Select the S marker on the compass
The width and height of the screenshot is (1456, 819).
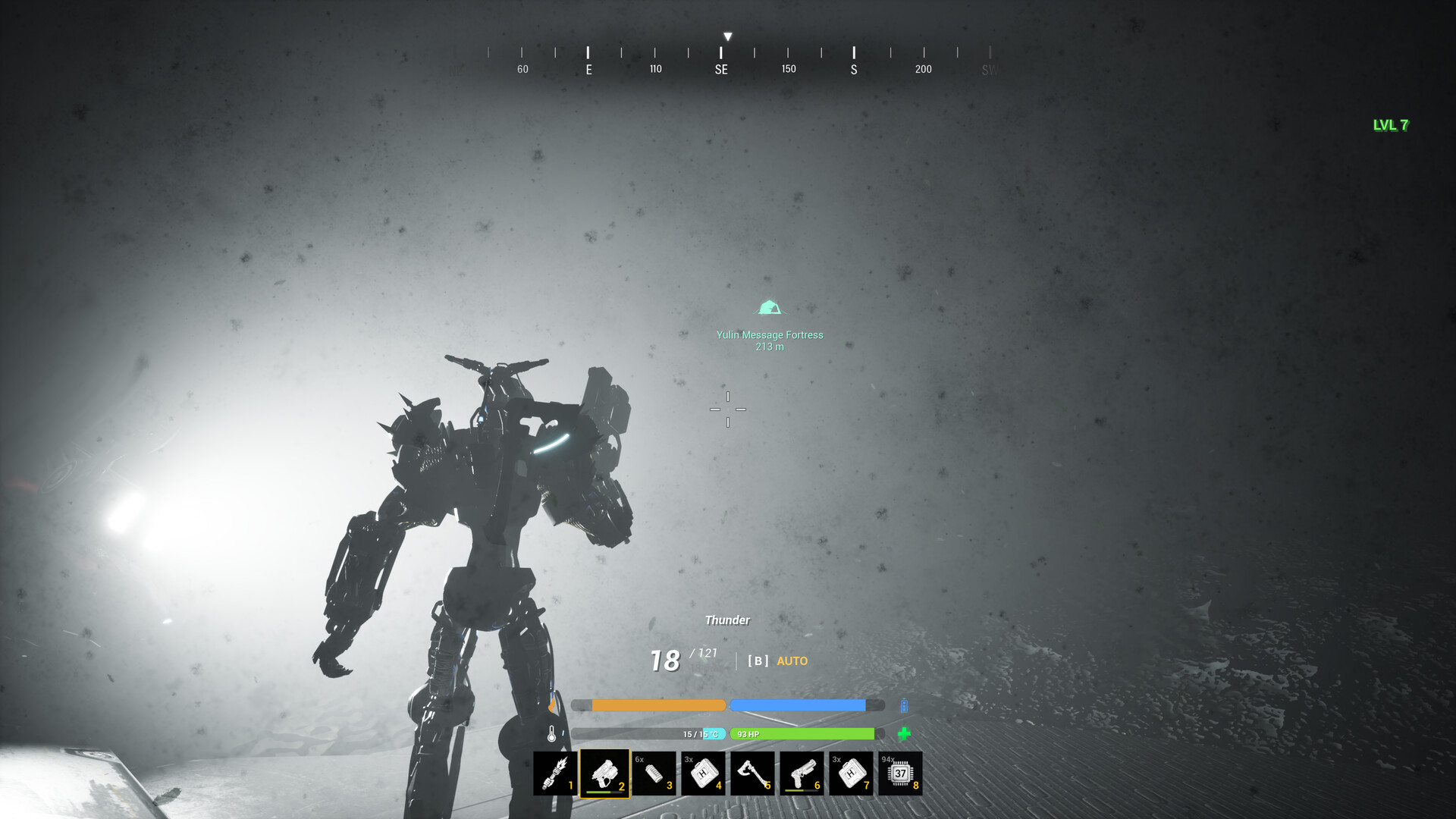(854, 68)
